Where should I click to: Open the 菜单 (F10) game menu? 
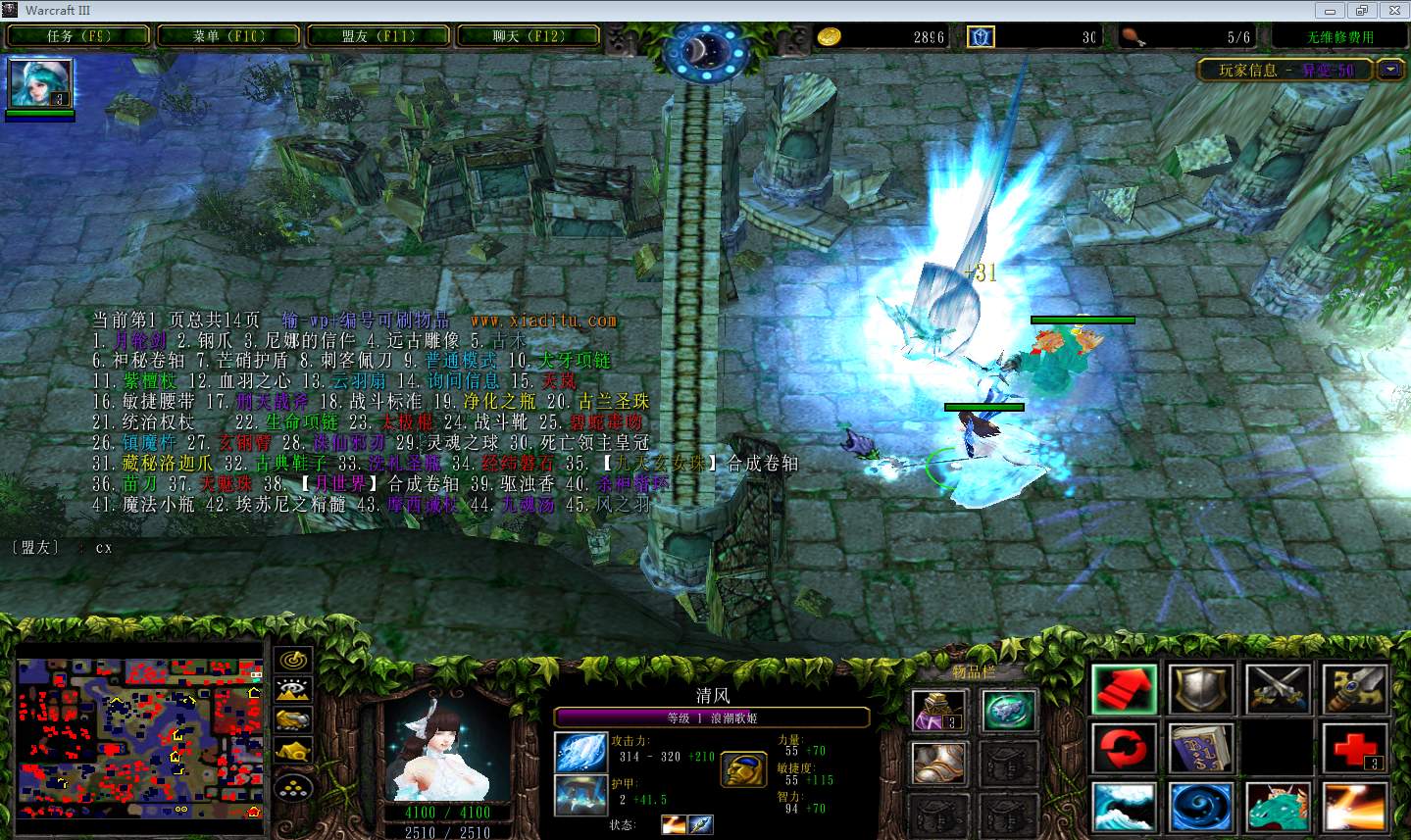pos(228,36)
